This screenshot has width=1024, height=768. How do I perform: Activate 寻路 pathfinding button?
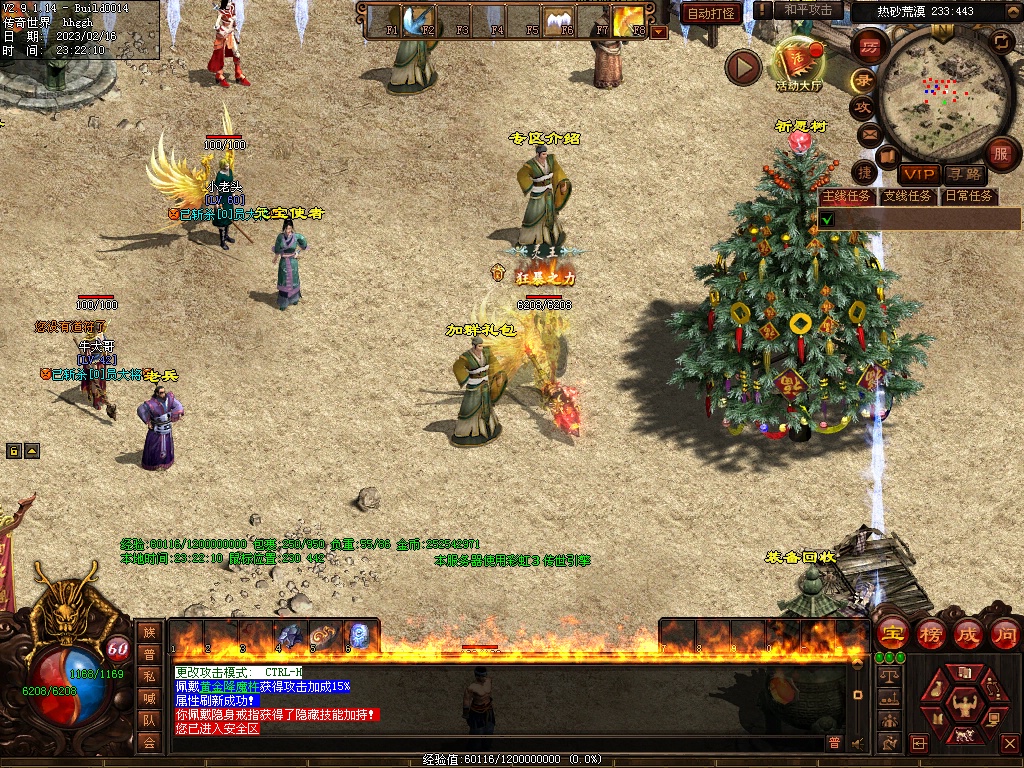pyautogui.click(x=964, y=175)
